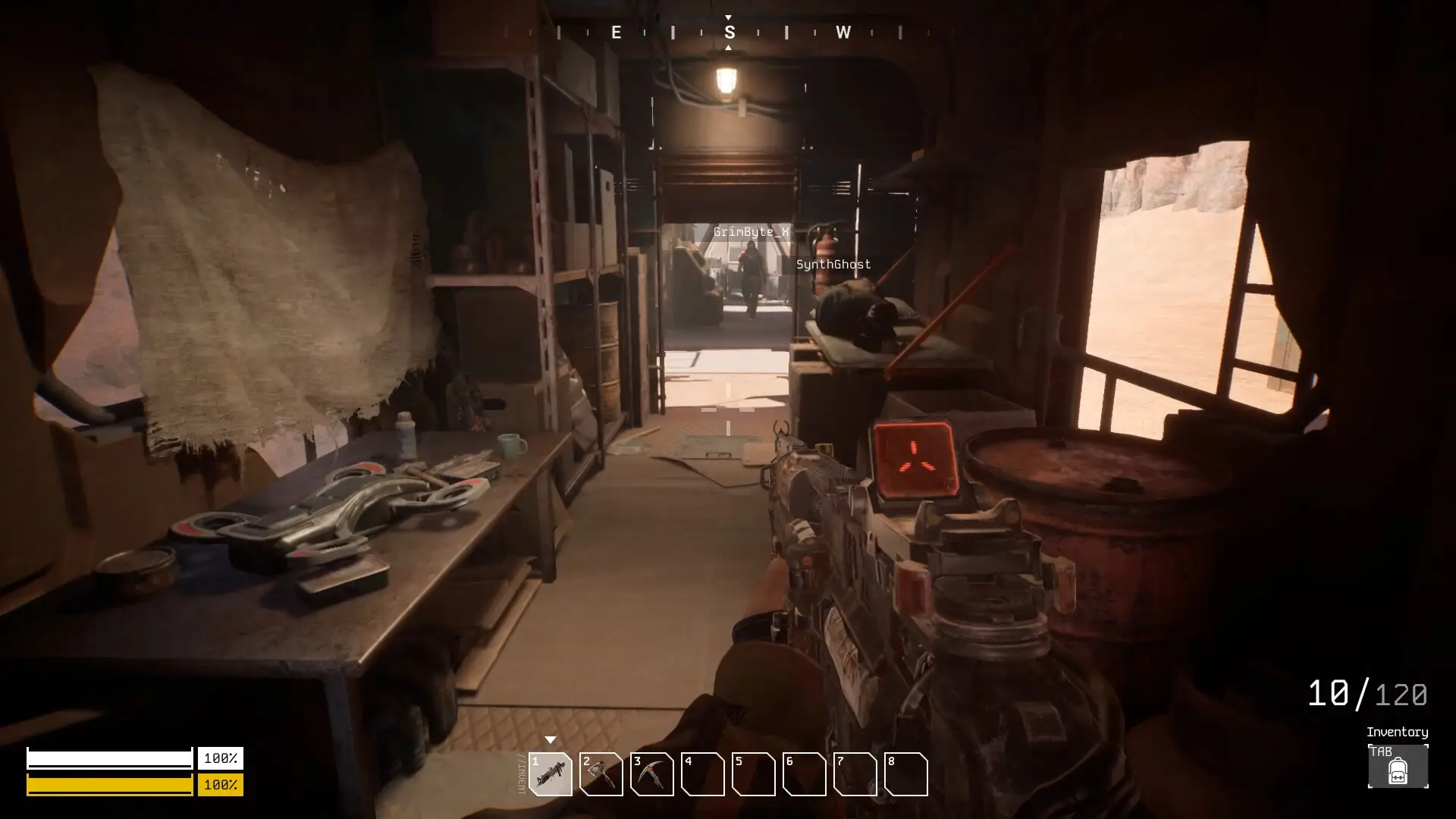Click the yellow stamina bar showing 100%
This screenshot has width=1456, height=819.
(x=110, y=786)
